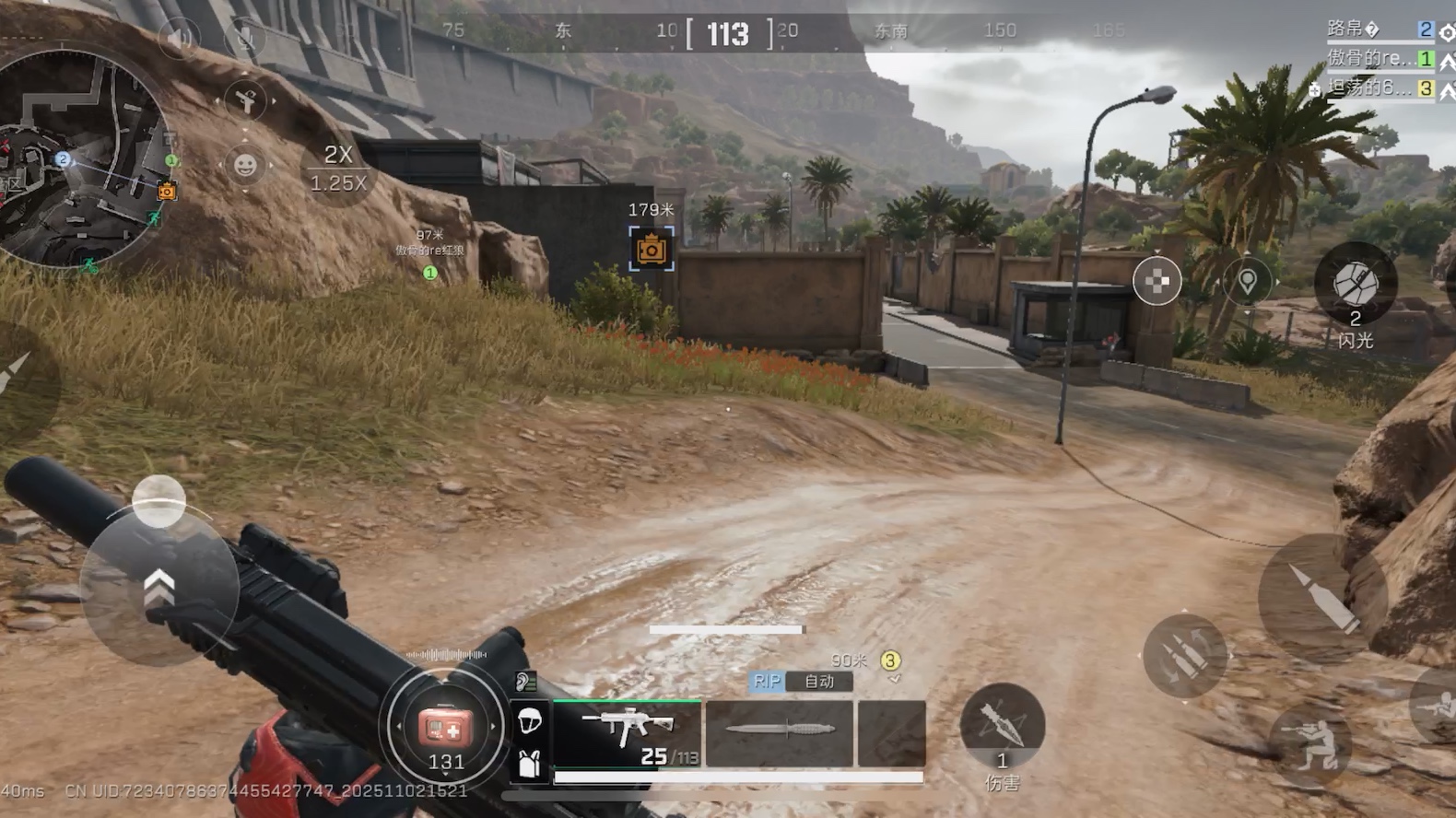
Task: Tap the RIP ammo type label
Action: click(767, 682)
